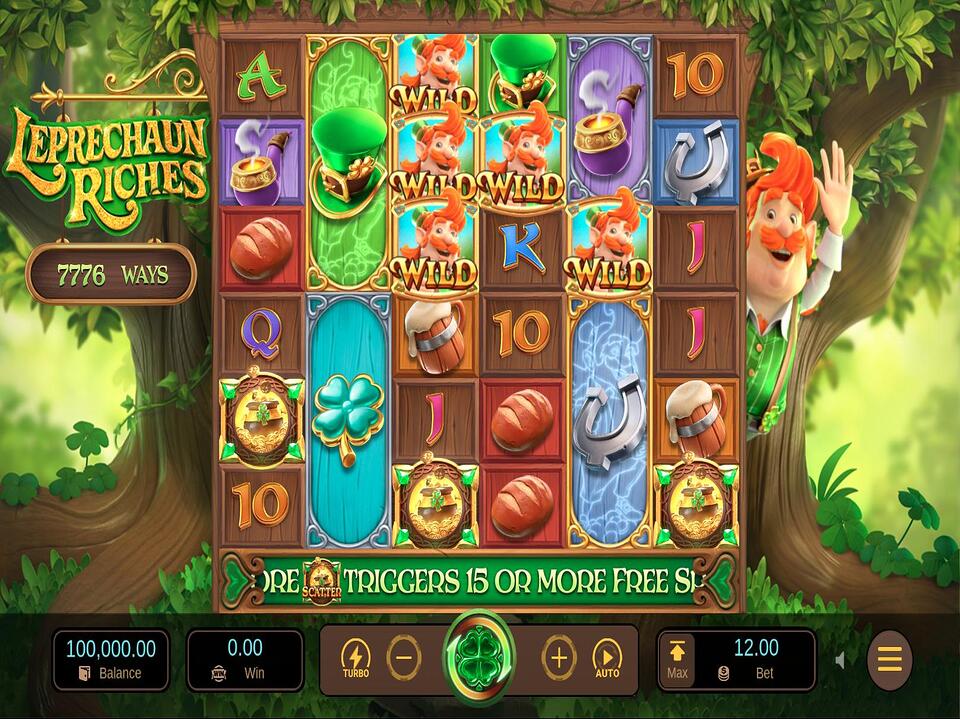The image size is (960, 719).
Task: Toggle Turbo spin mode
Action: click(x=355, y=659)
